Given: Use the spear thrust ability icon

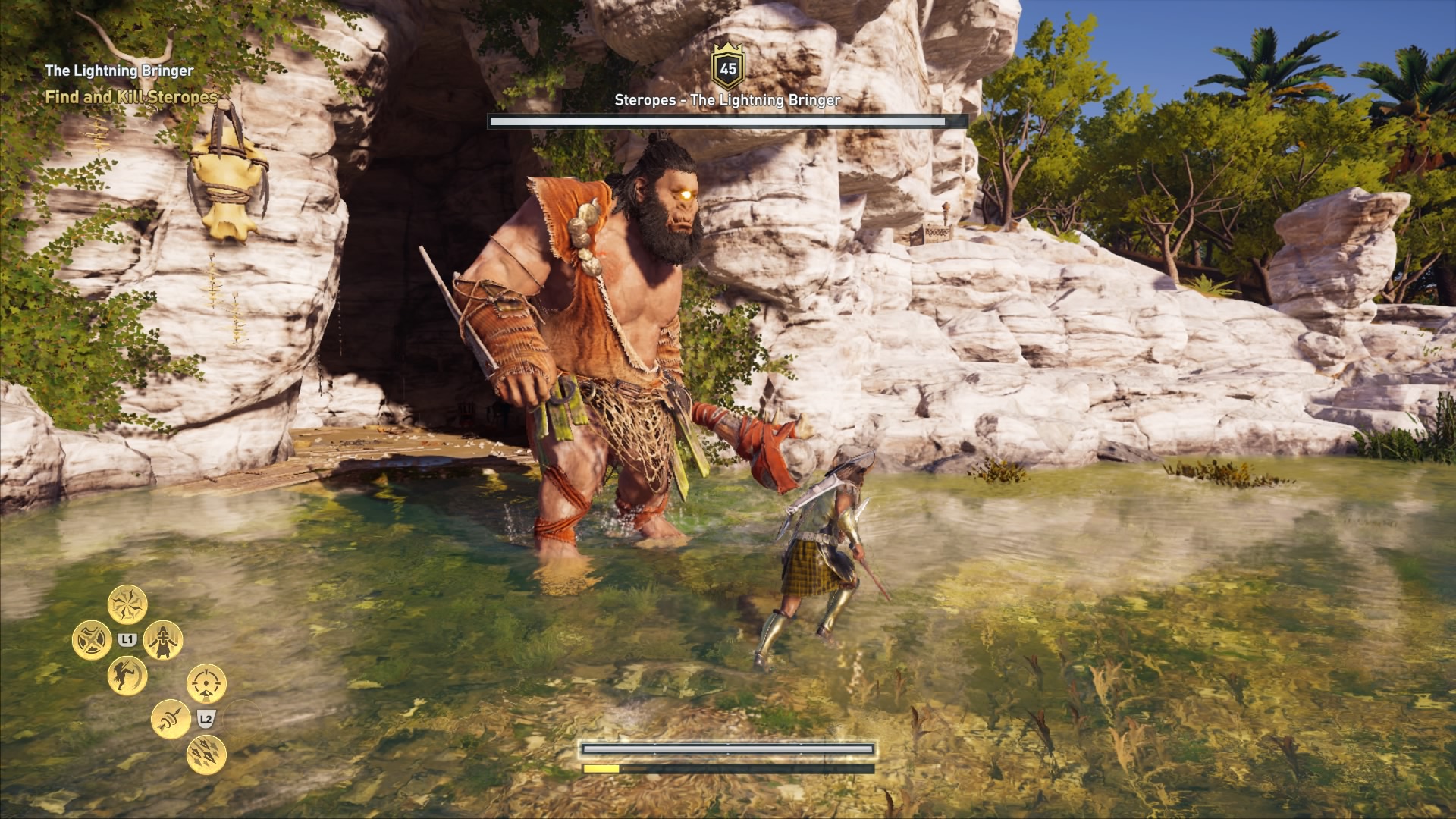Looking at the screenshot, I should [171, 720].
